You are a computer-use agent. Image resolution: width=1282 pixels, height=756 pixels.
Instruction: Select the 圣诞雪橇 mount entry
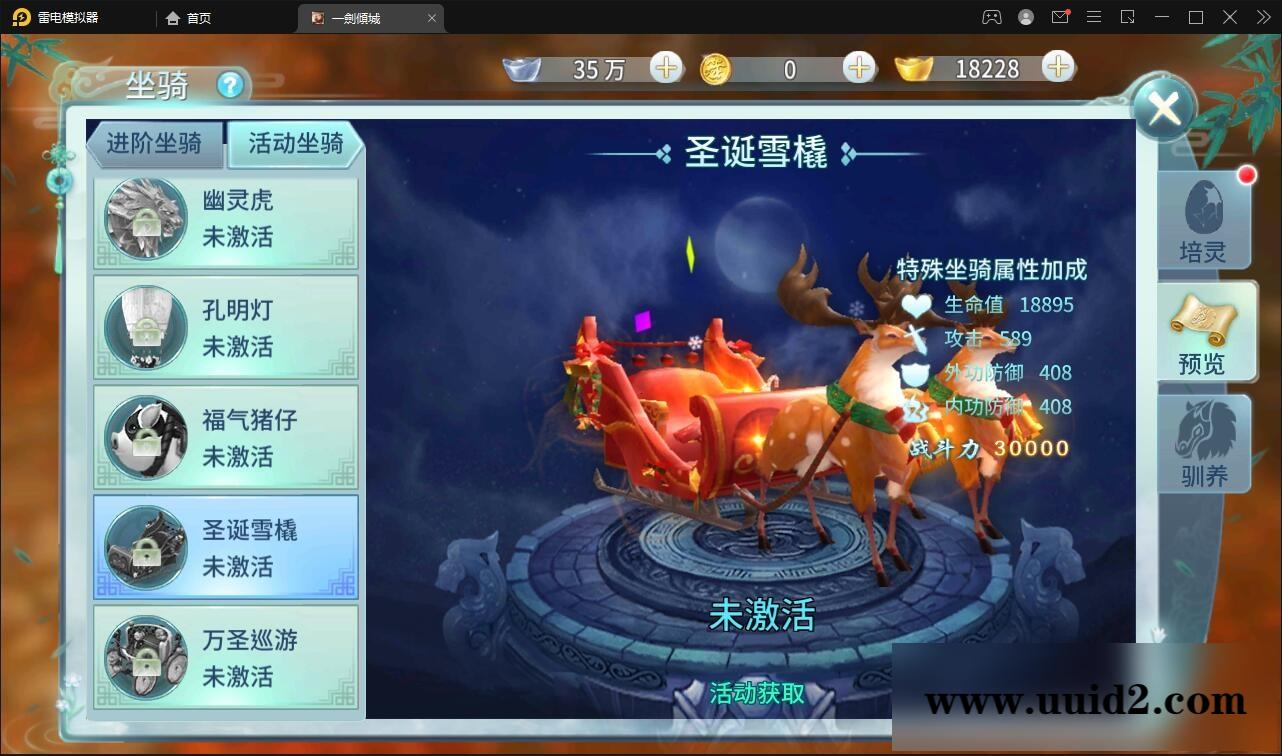point(225,546)
